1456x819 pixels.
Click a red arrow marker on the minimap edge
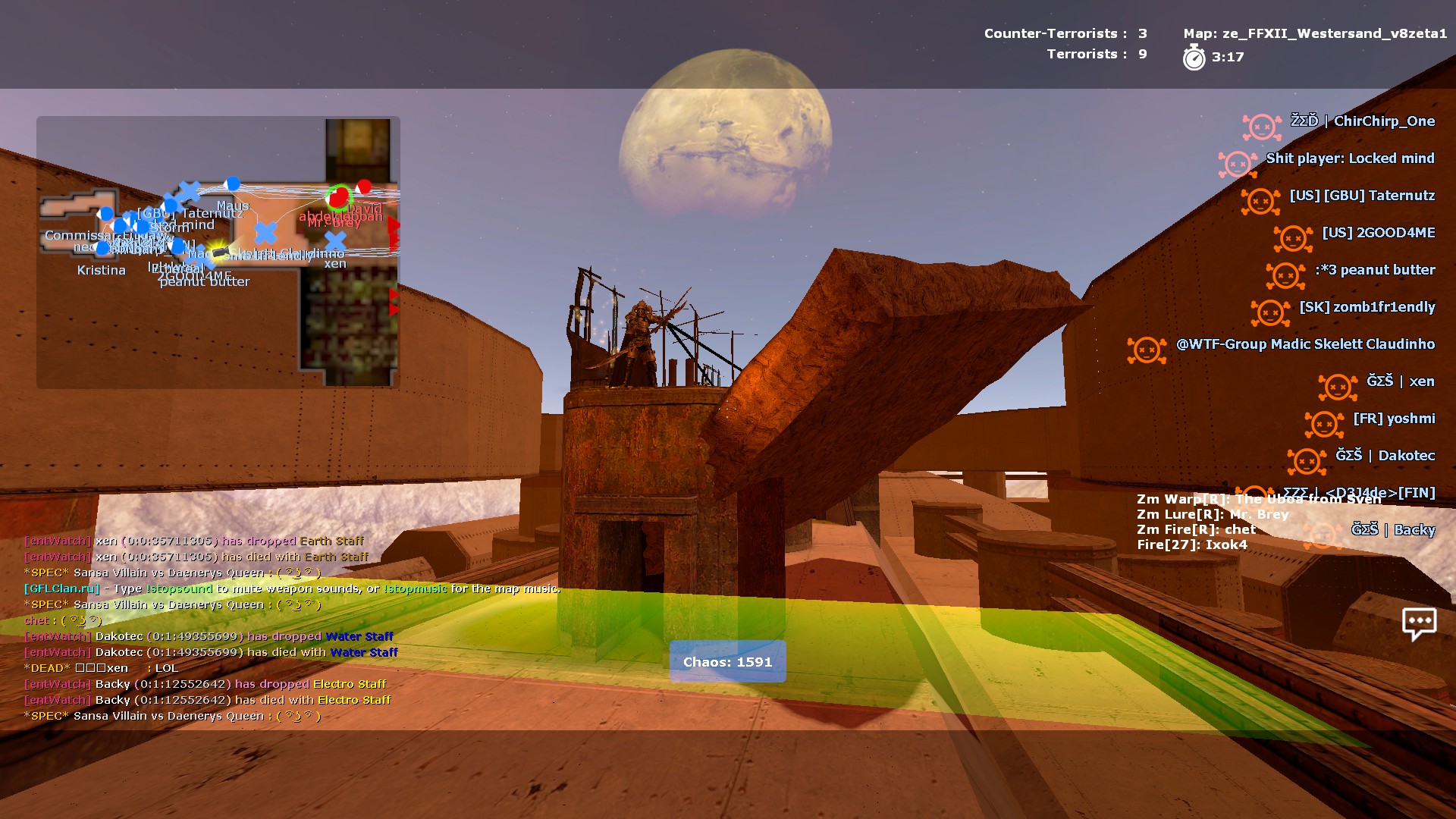click(x=393, y=222)
